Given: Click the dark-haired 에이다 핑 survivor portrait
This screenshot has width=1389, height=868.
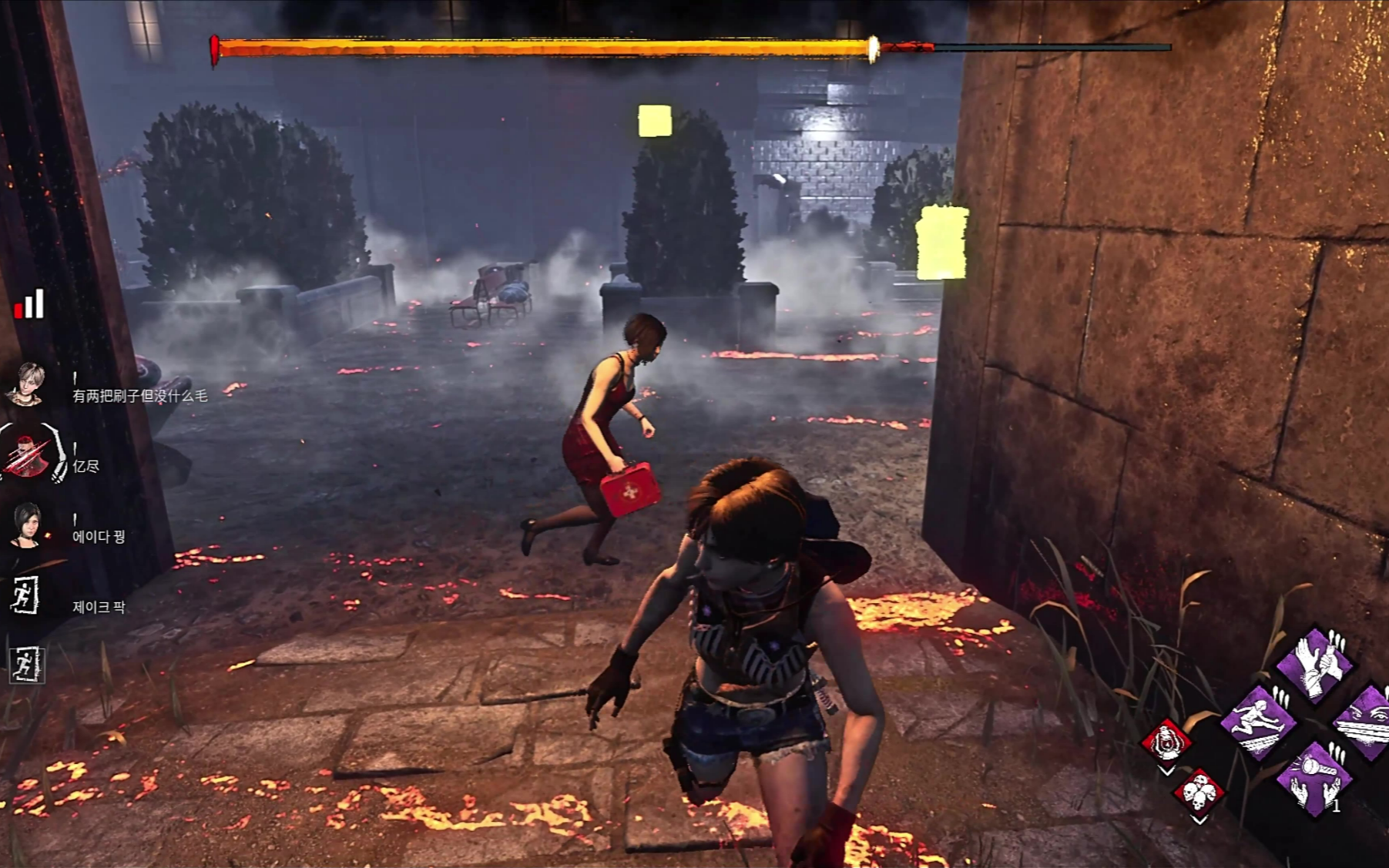Looking at the screenshot, I should pyautogui.click(x=27, y=525).
